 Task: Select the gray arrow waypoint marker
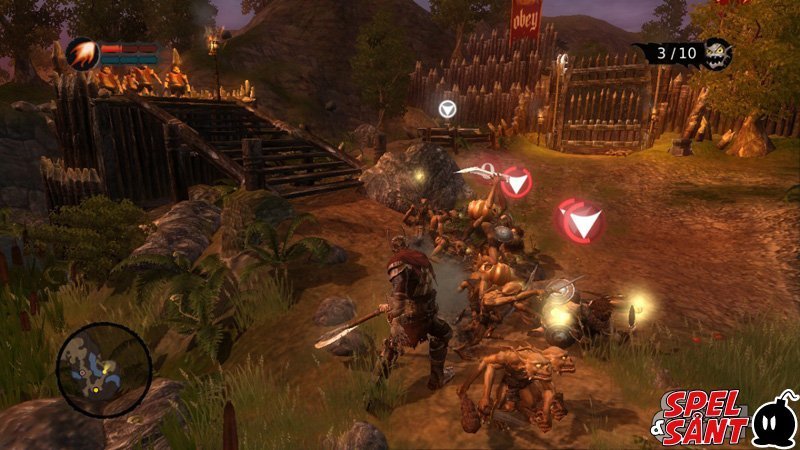click(x=449, y=108)
